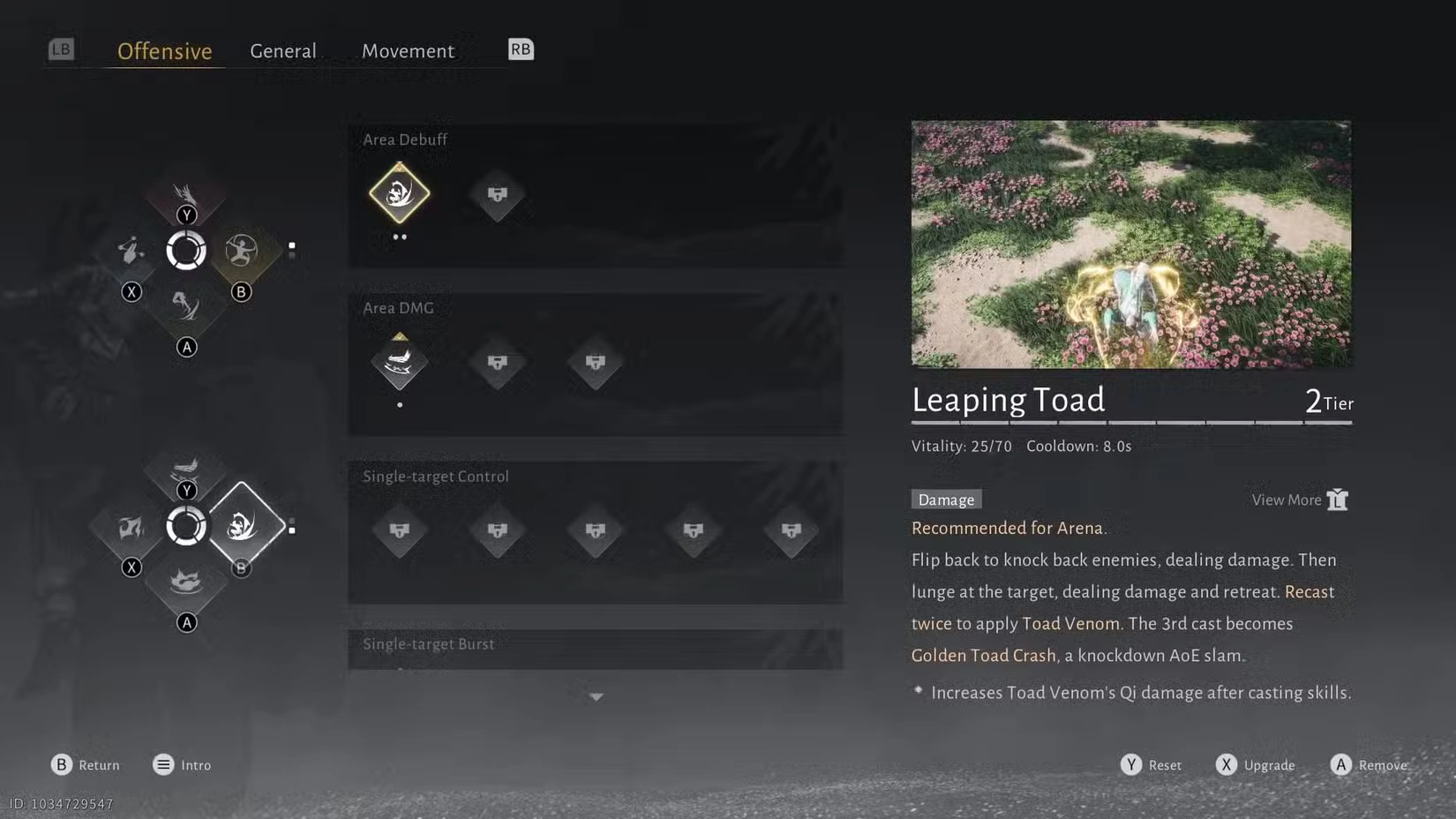Switch to the General tab
The height and width of the screenshot is (819, 1456).
[283, 50]
